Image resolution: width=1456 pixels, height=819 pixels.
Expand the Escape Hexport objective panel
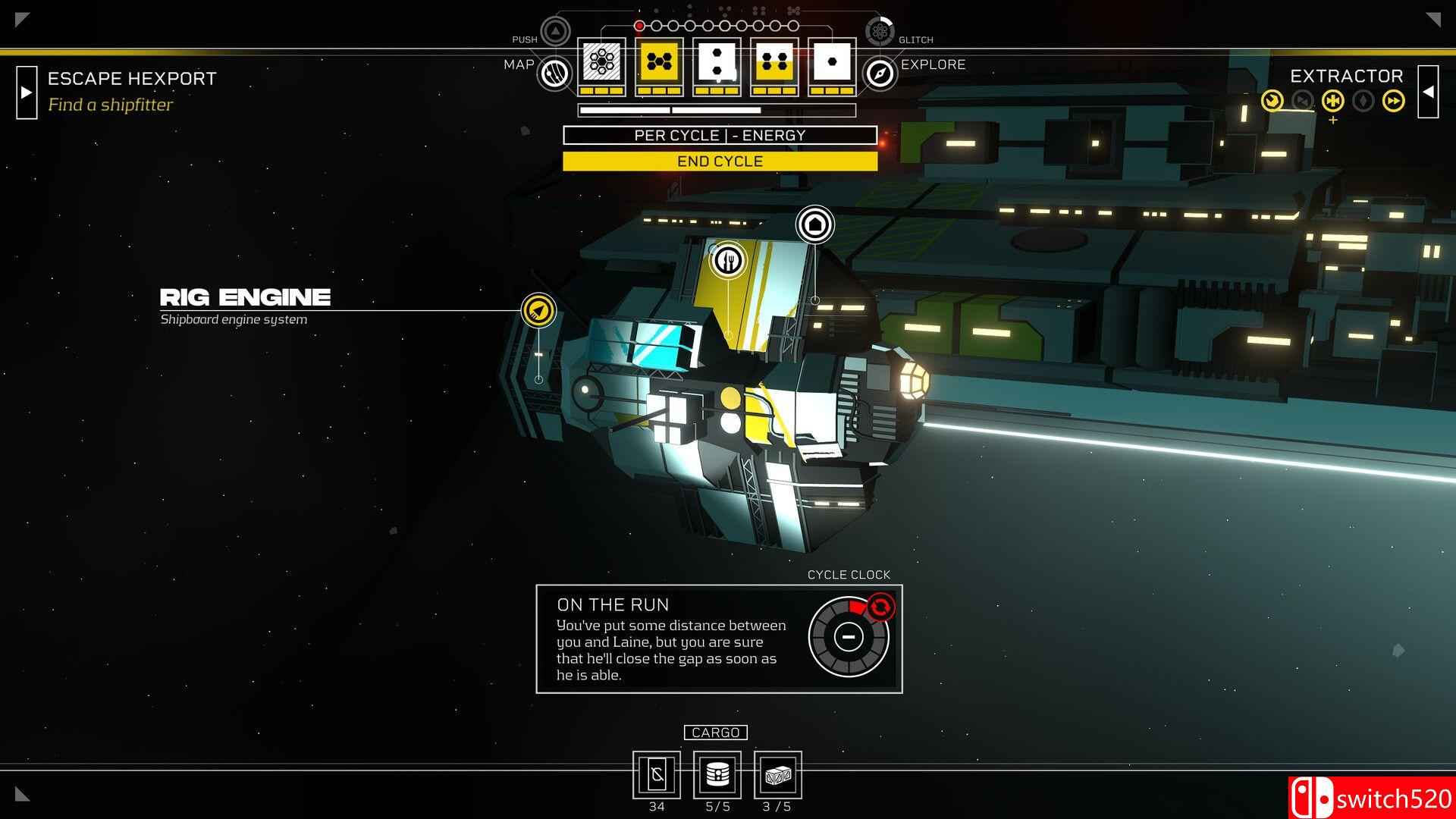coord(27,93)
